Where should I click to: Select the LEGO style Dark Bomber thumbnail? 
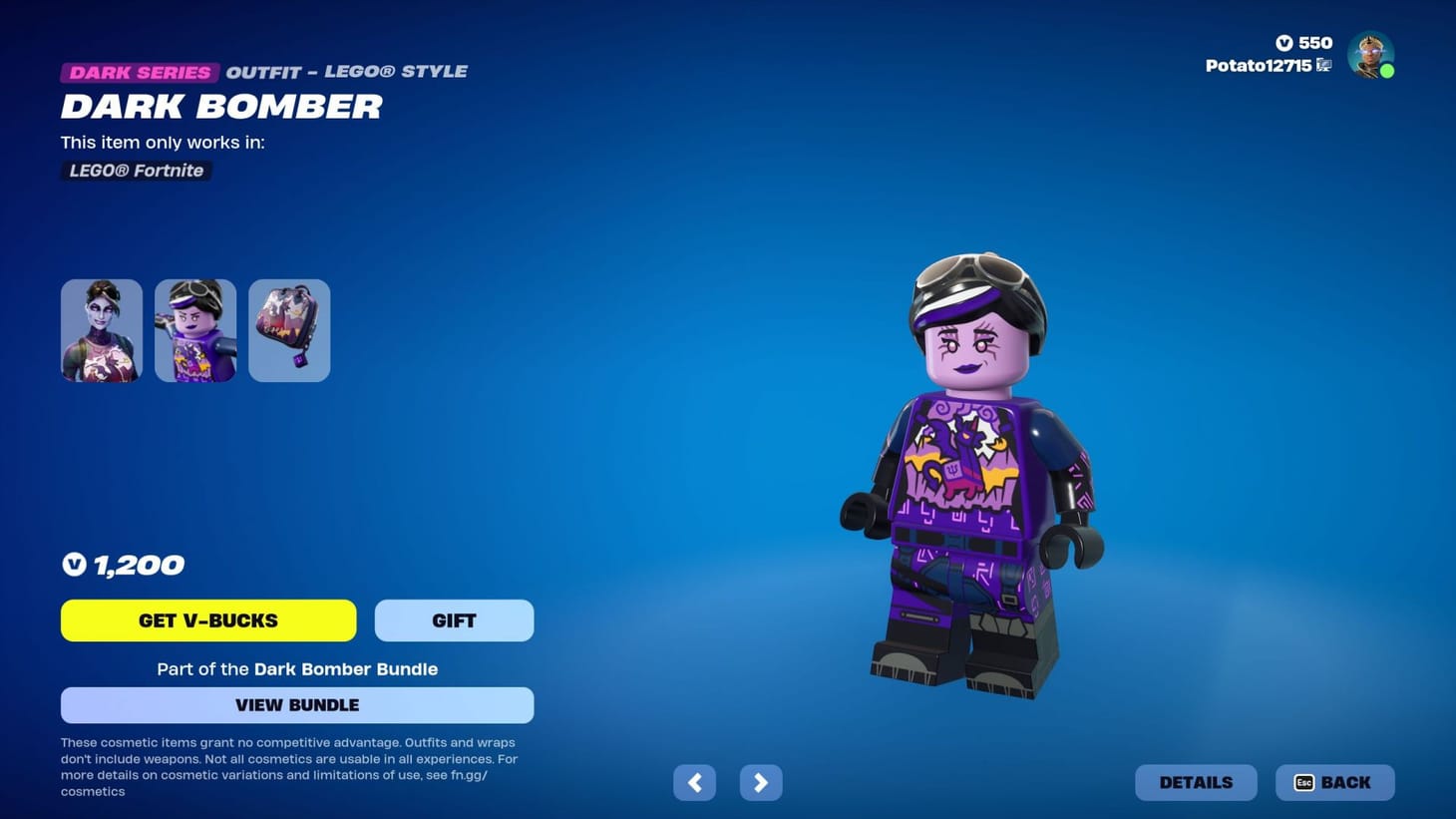(194, 330)
